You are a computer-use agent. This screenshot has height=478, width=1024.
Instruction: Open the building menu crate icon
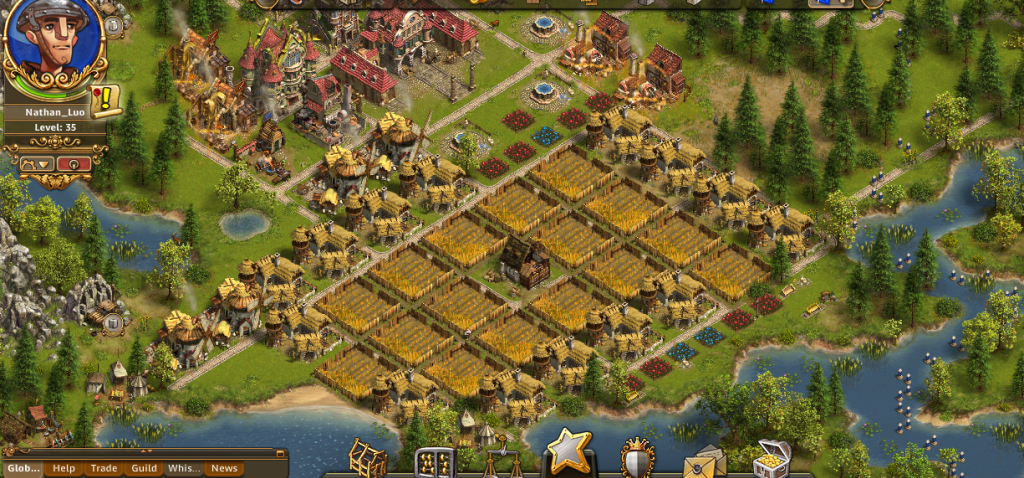pyautogui.click(x=367, y=460)
